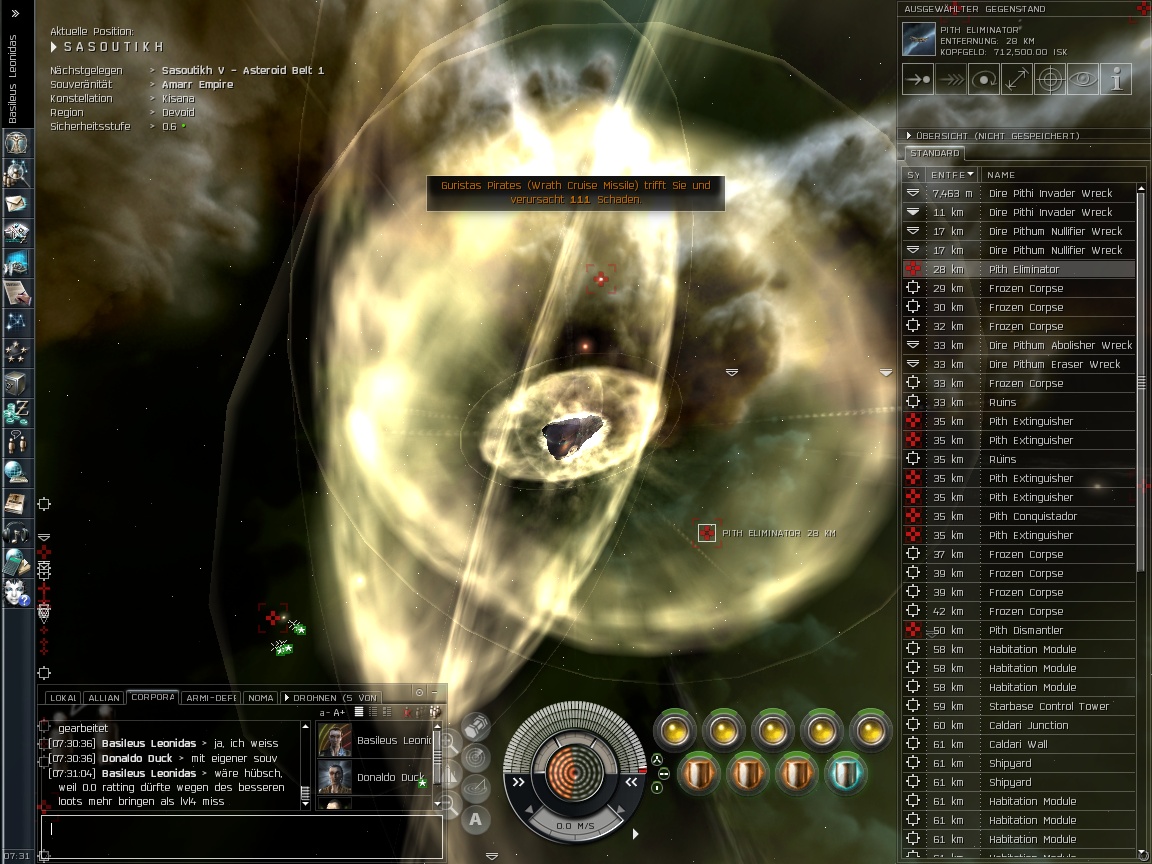Select the Pith Dismantler overview row

point(1025,631)
